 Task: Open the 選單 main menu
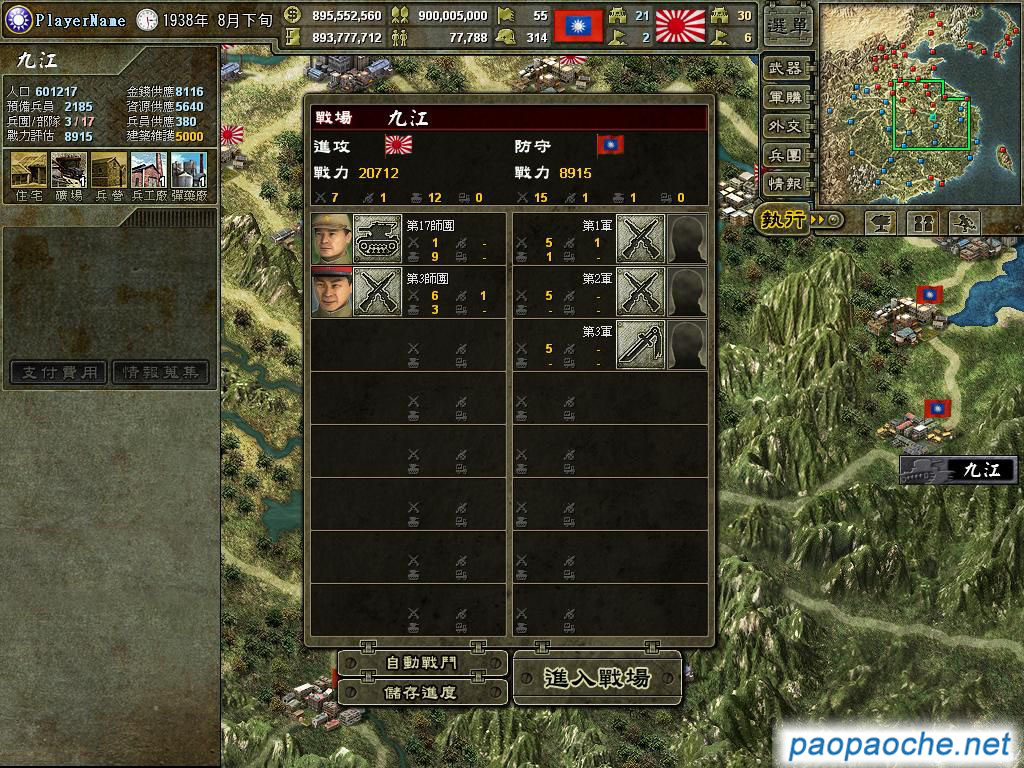pos(788,27)
